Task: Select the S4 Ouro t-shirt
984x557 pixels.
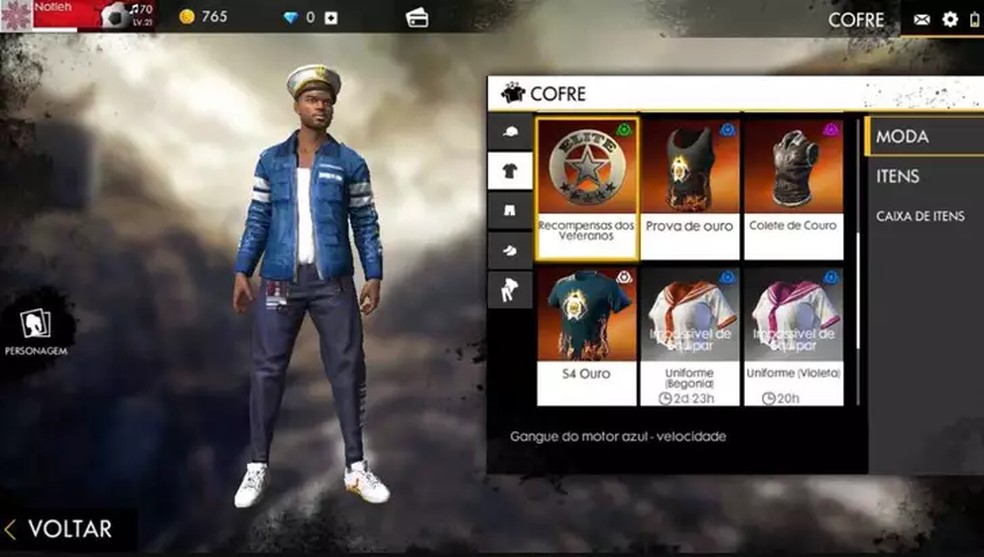Action: [587, 335]
